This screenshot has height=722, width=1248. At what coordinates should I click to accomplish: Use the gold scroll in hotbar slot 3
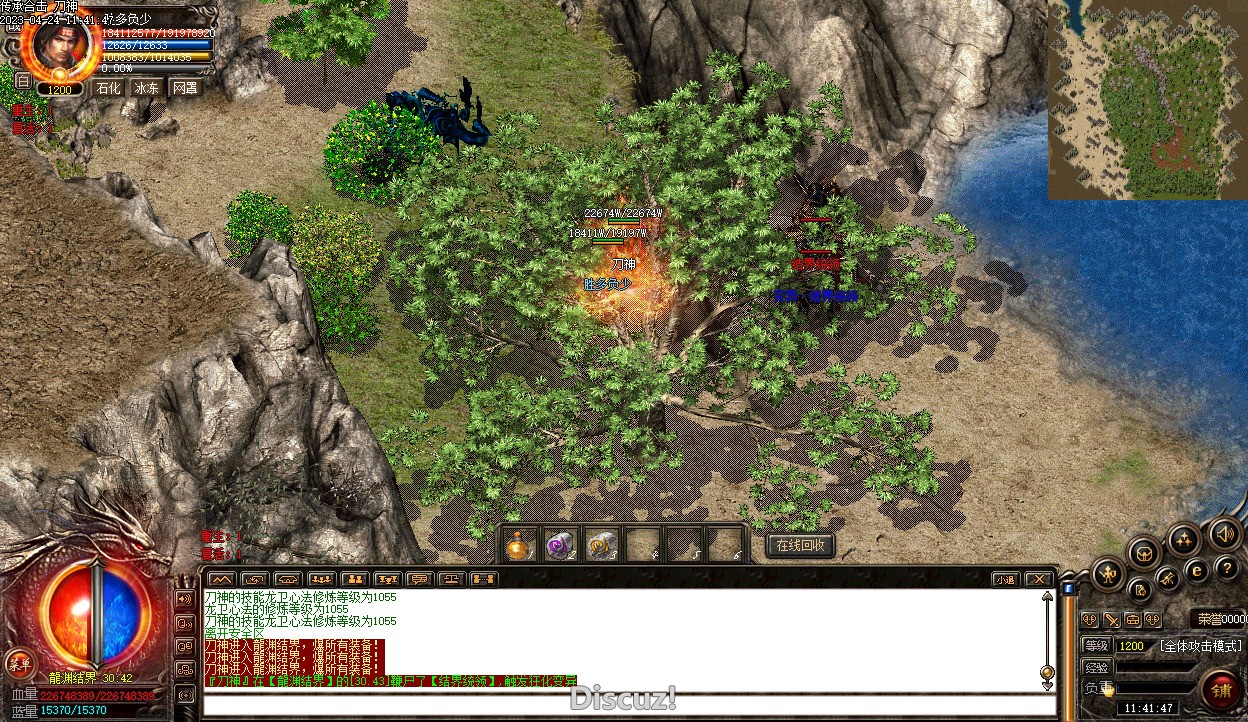(601, 546)
